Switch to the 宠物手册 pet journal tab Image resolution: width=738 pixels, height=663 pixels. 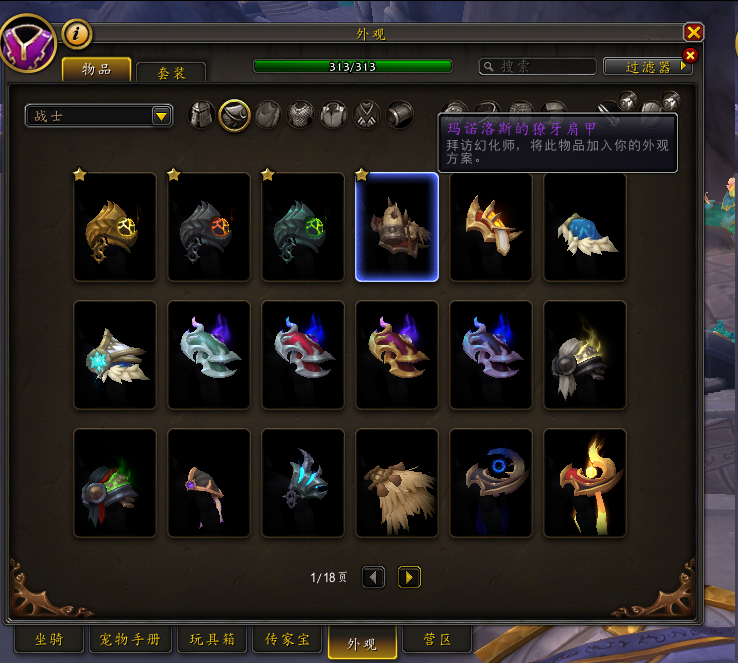131,639
